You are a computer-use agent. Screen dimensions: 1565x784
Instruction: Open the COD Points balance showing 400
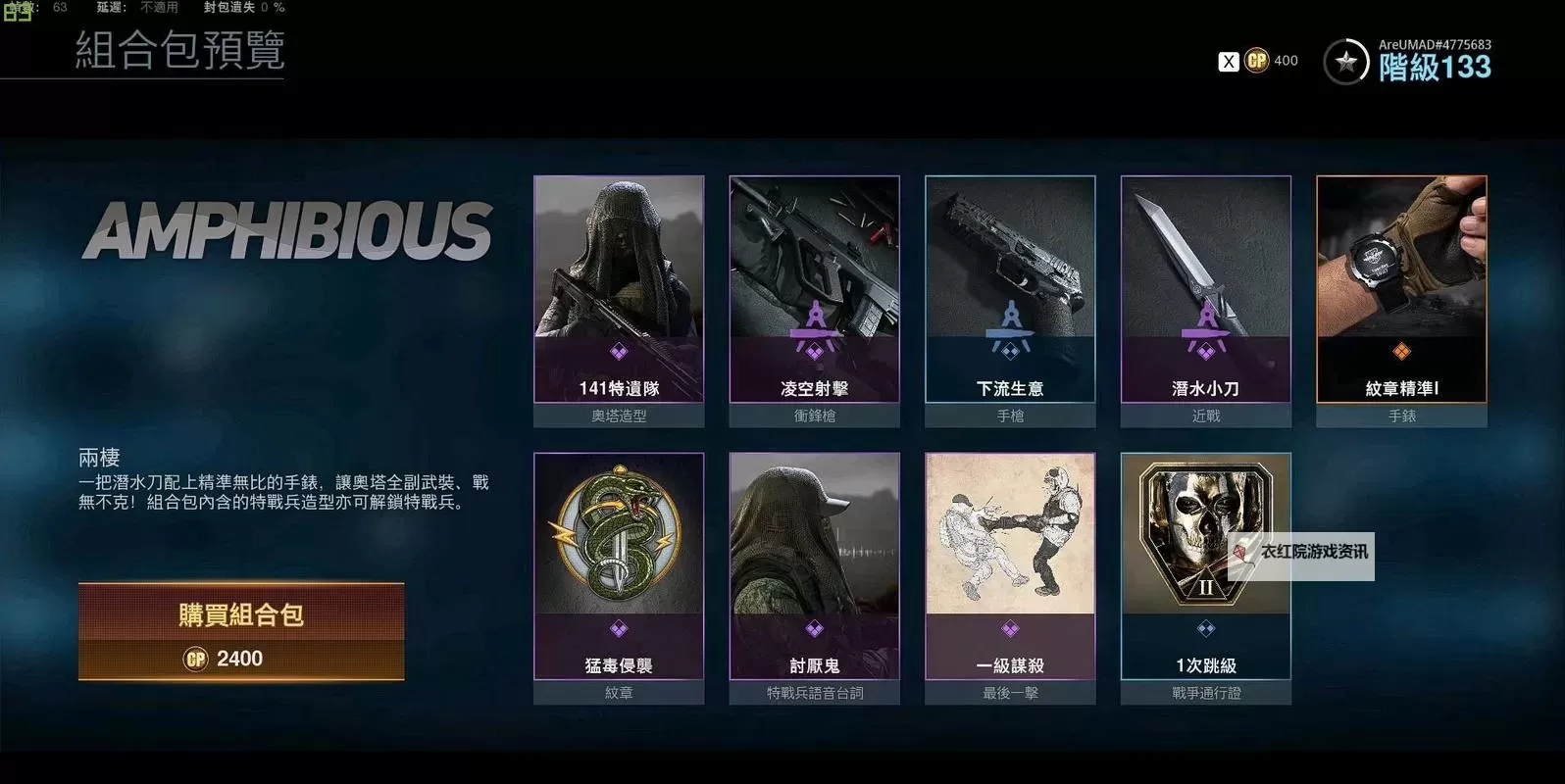(1271, 61)
